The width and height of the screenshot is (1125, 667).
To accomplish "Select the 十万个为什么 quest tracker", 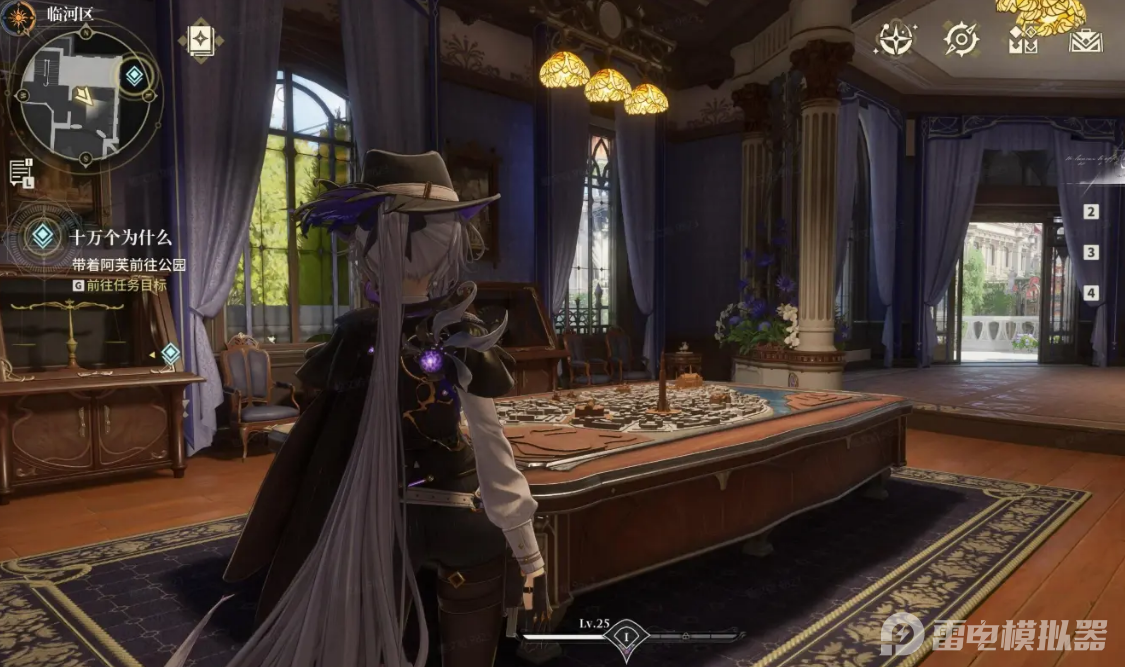I will [x=120, y=238].
